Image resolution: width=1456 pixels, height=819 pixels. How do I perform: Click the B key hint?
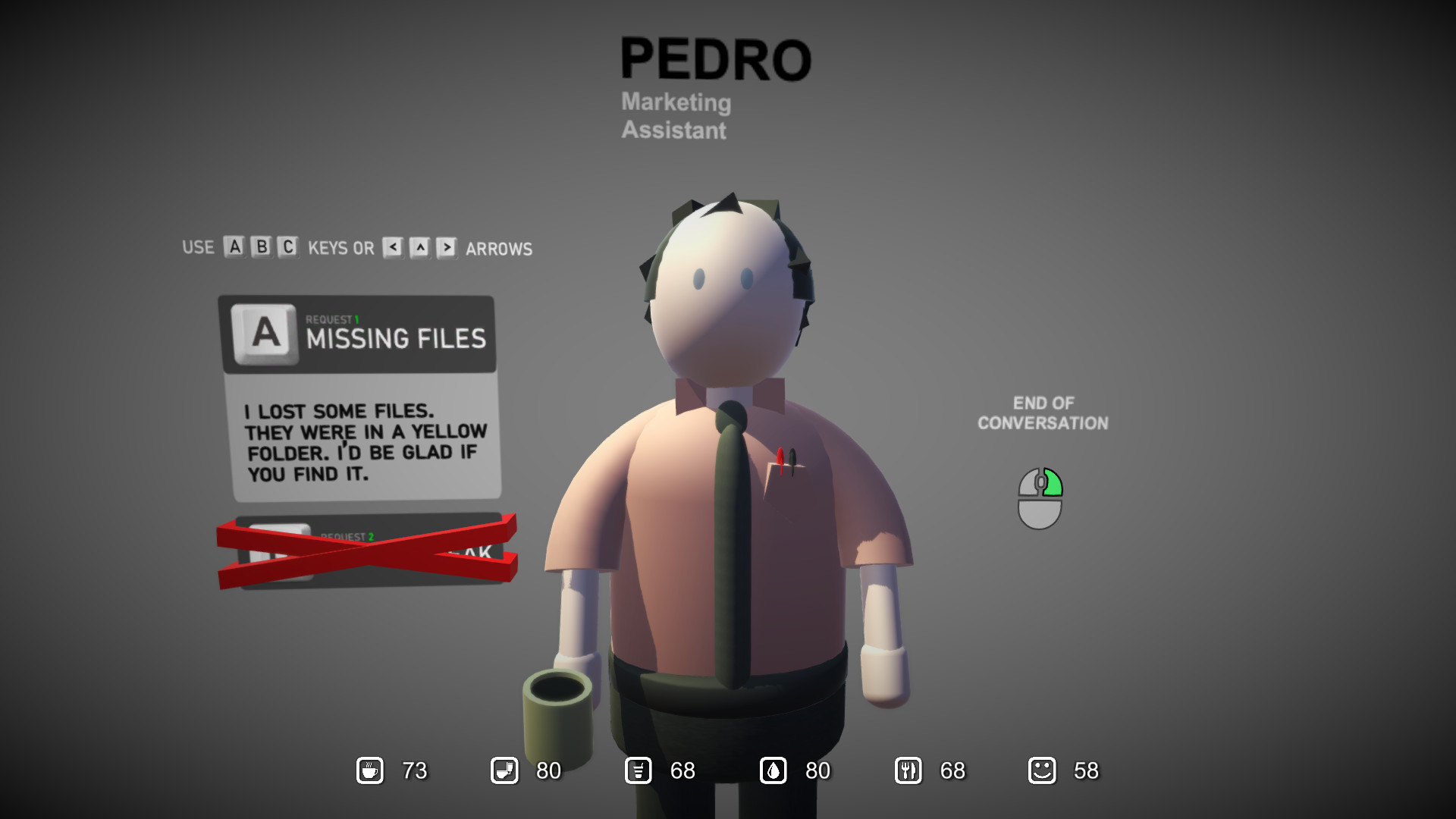pos(260,246)
